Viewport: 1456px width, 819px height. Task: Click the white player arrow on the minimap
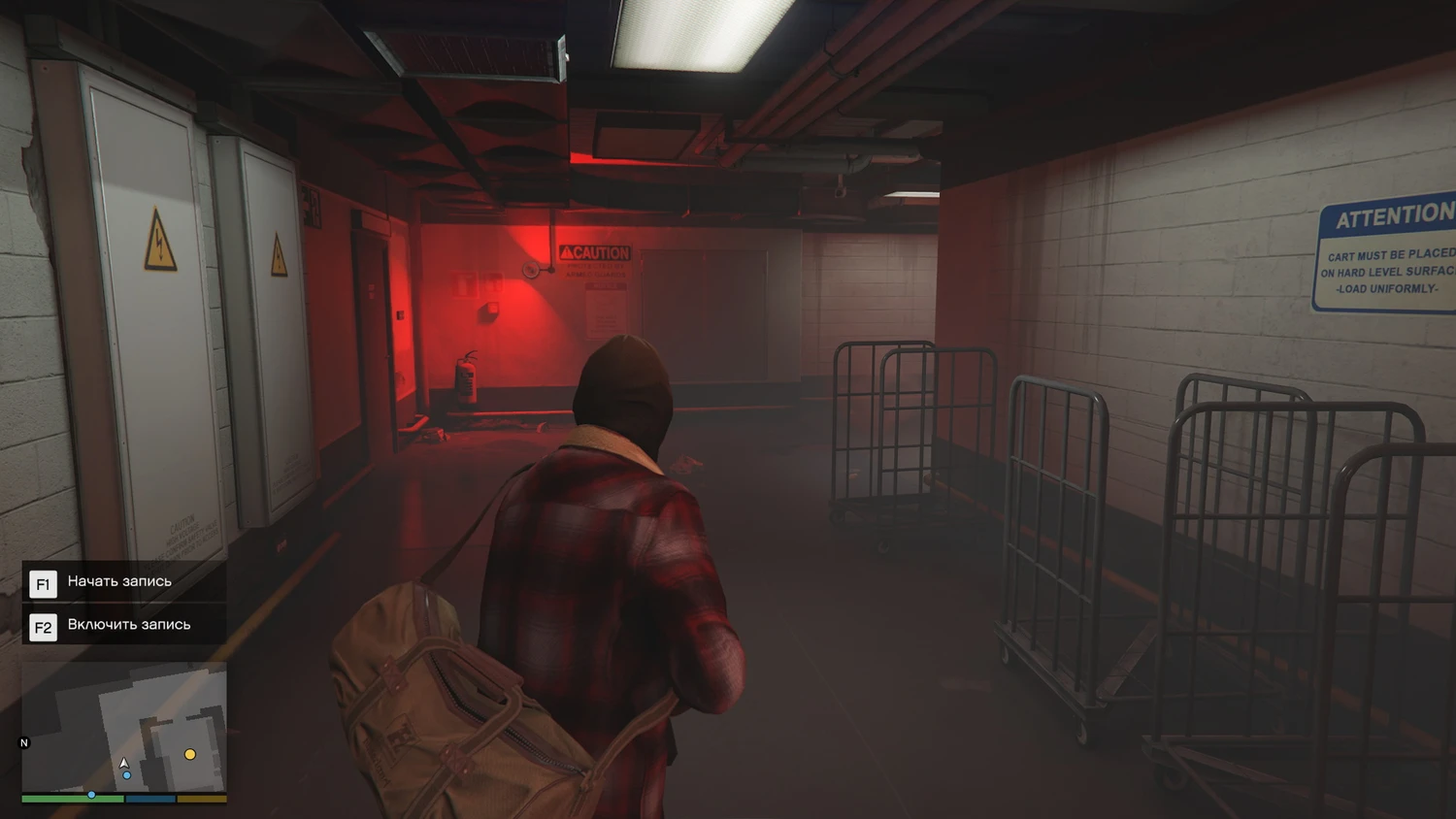point(124,763)
